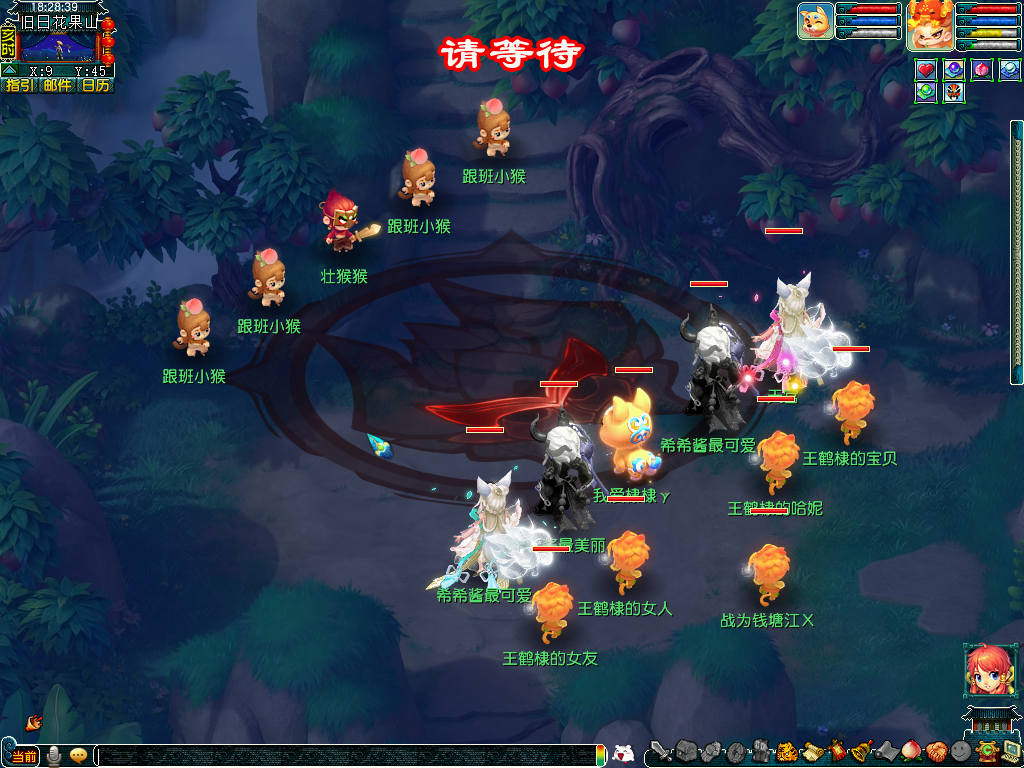The image size is (1024, 768).
Task: Click the purple orb buff icon
Action: (954, 70)
